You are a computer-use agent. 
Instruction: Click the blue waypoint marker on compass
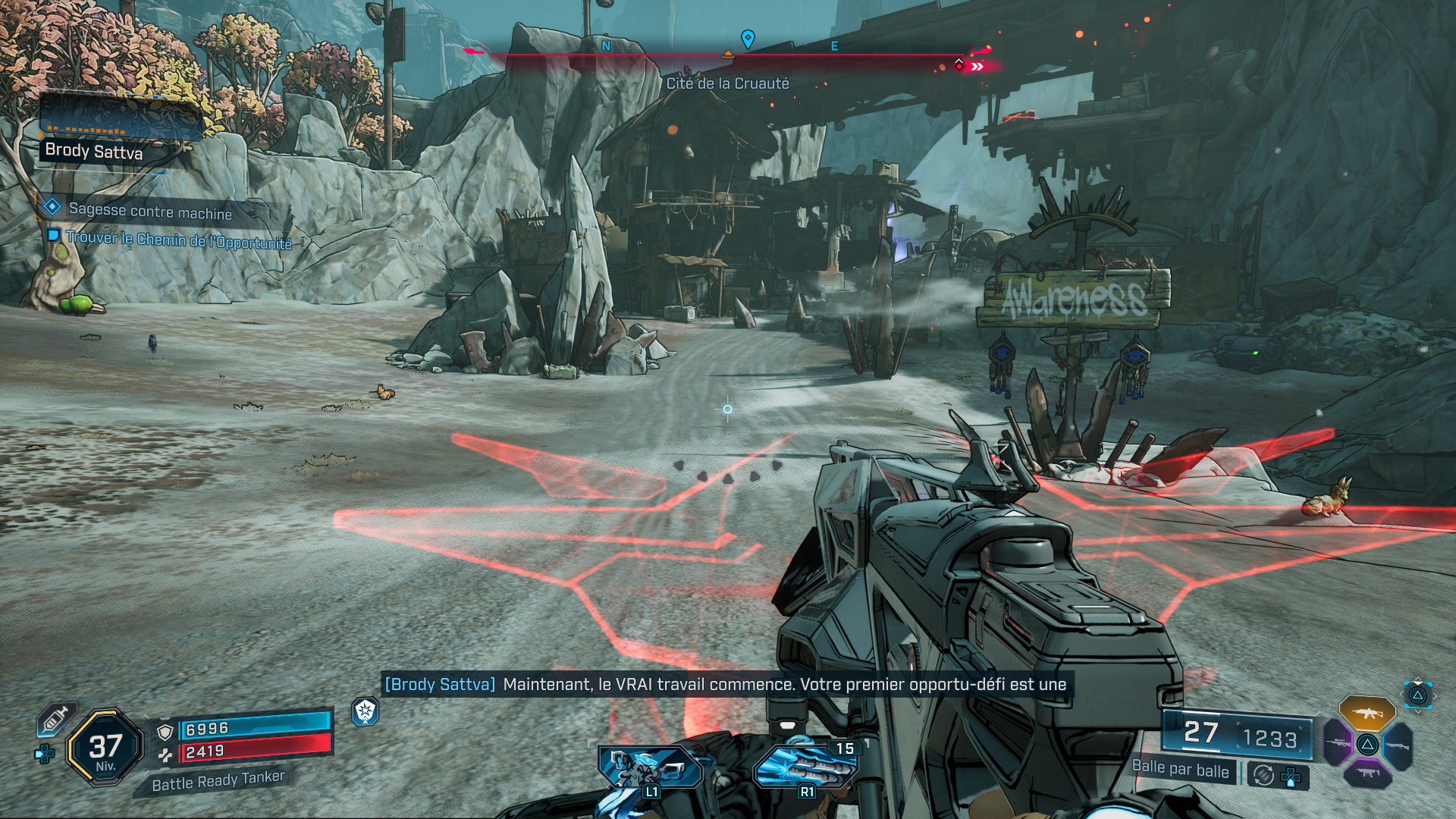pos(748,38)
